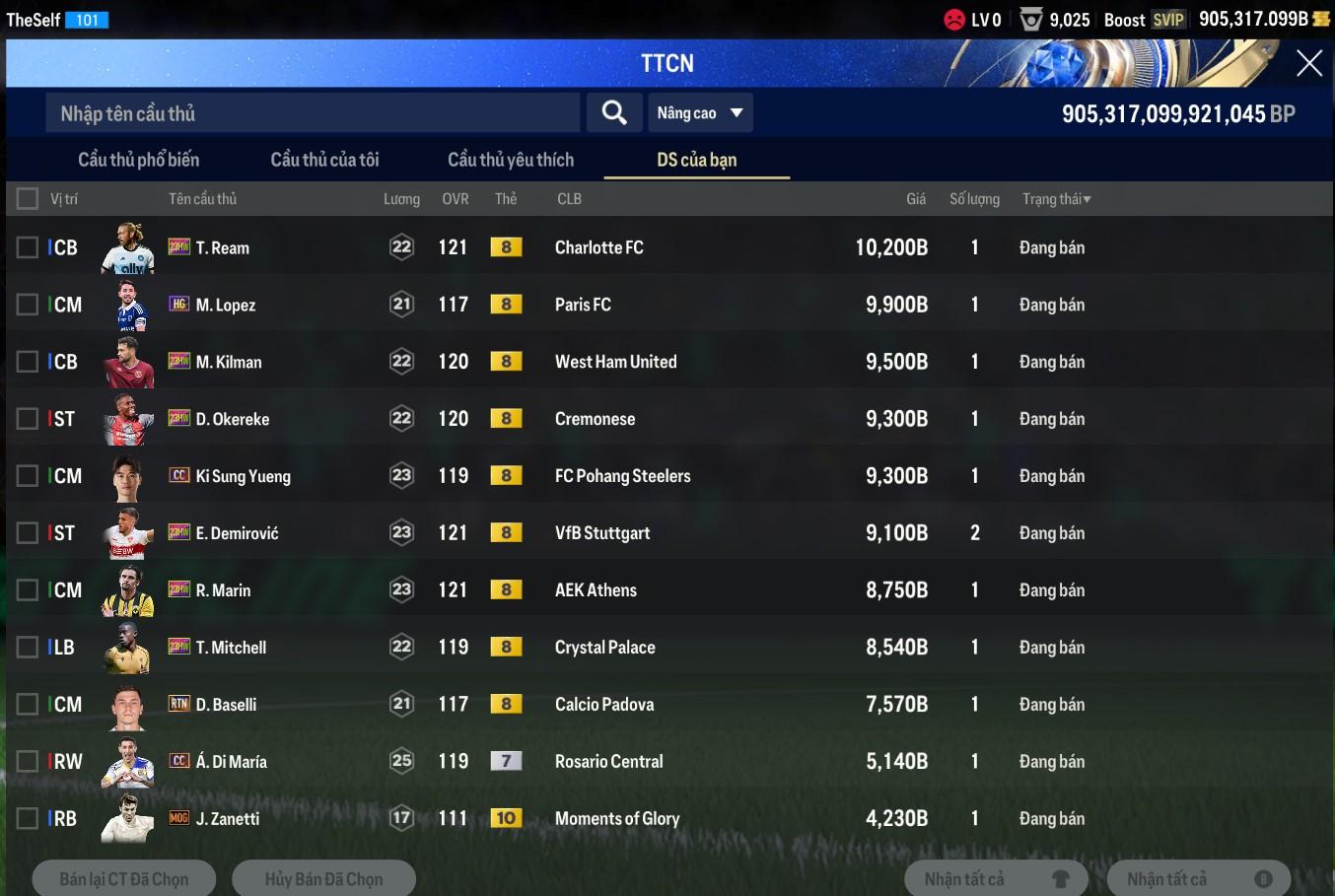The image size is (1335, 896).
Task: Click the player name search field
Action: pyautogui.click(x=313, y=113)
